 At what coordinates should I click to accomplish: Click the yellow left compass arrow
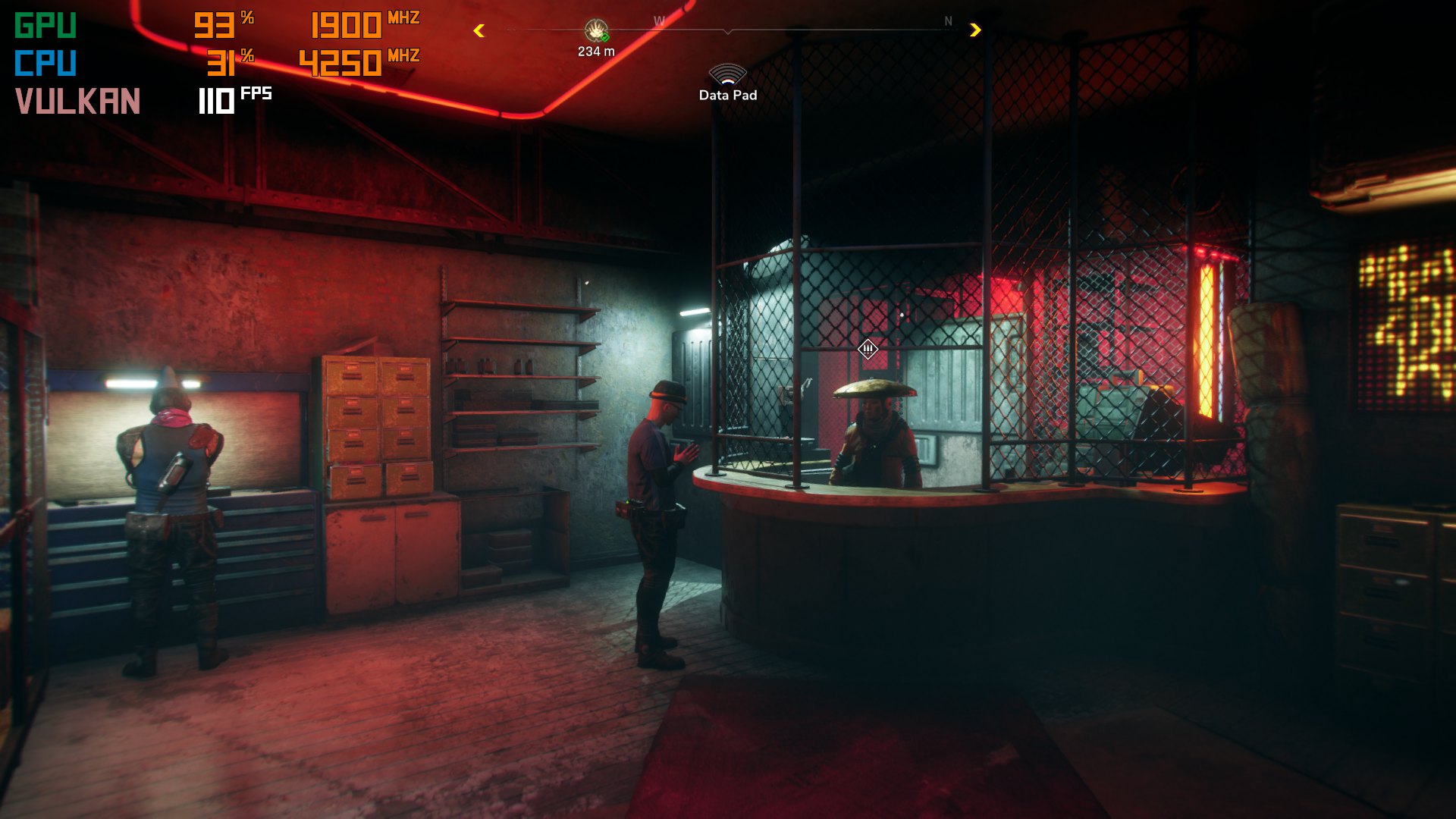point(479,31)
